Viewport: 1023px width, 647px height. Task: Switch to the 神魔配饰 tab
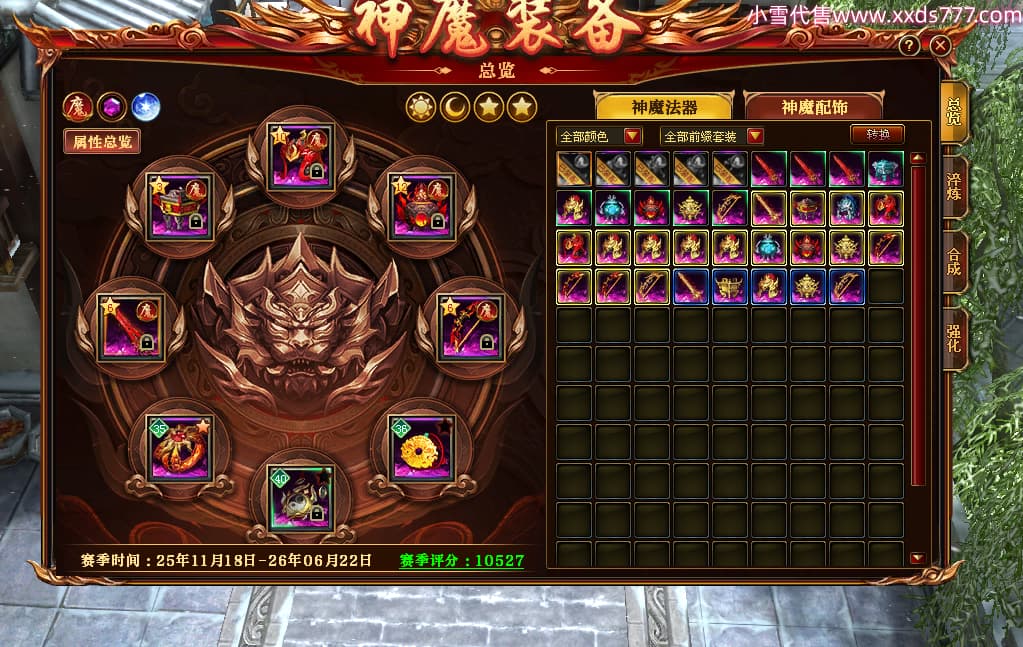(x=812, y=107)
